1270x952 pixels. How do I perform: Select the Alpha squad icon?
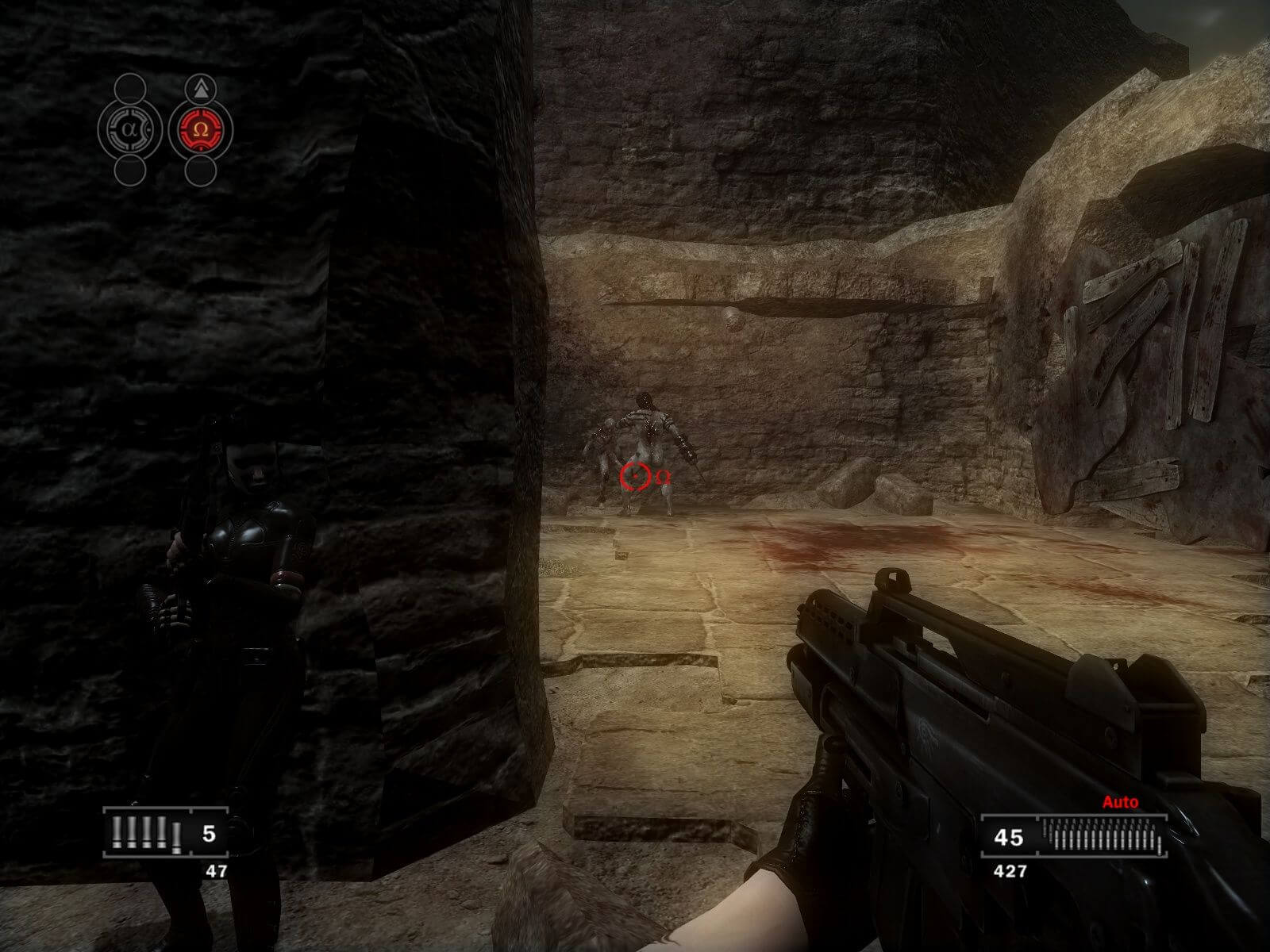coord(130,128)
